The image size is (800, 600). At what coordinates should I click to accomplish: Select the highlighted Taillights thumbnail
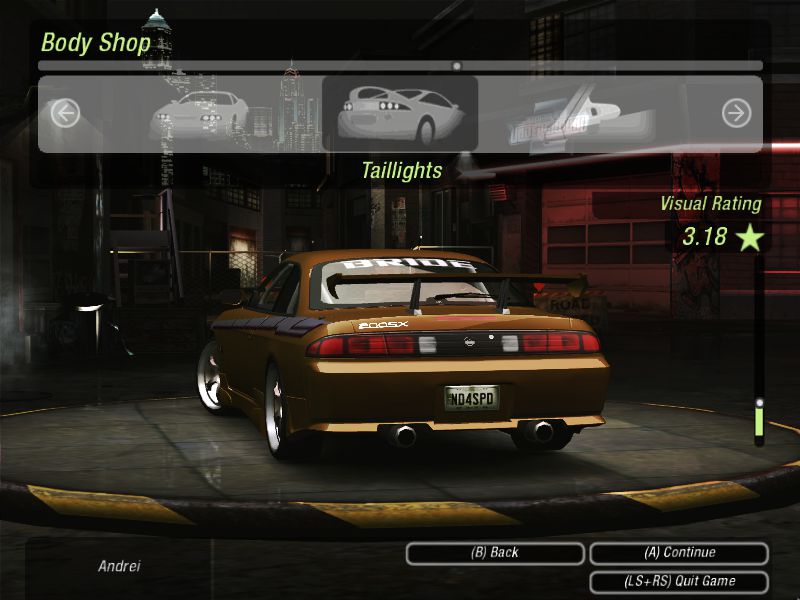[400, 113]
